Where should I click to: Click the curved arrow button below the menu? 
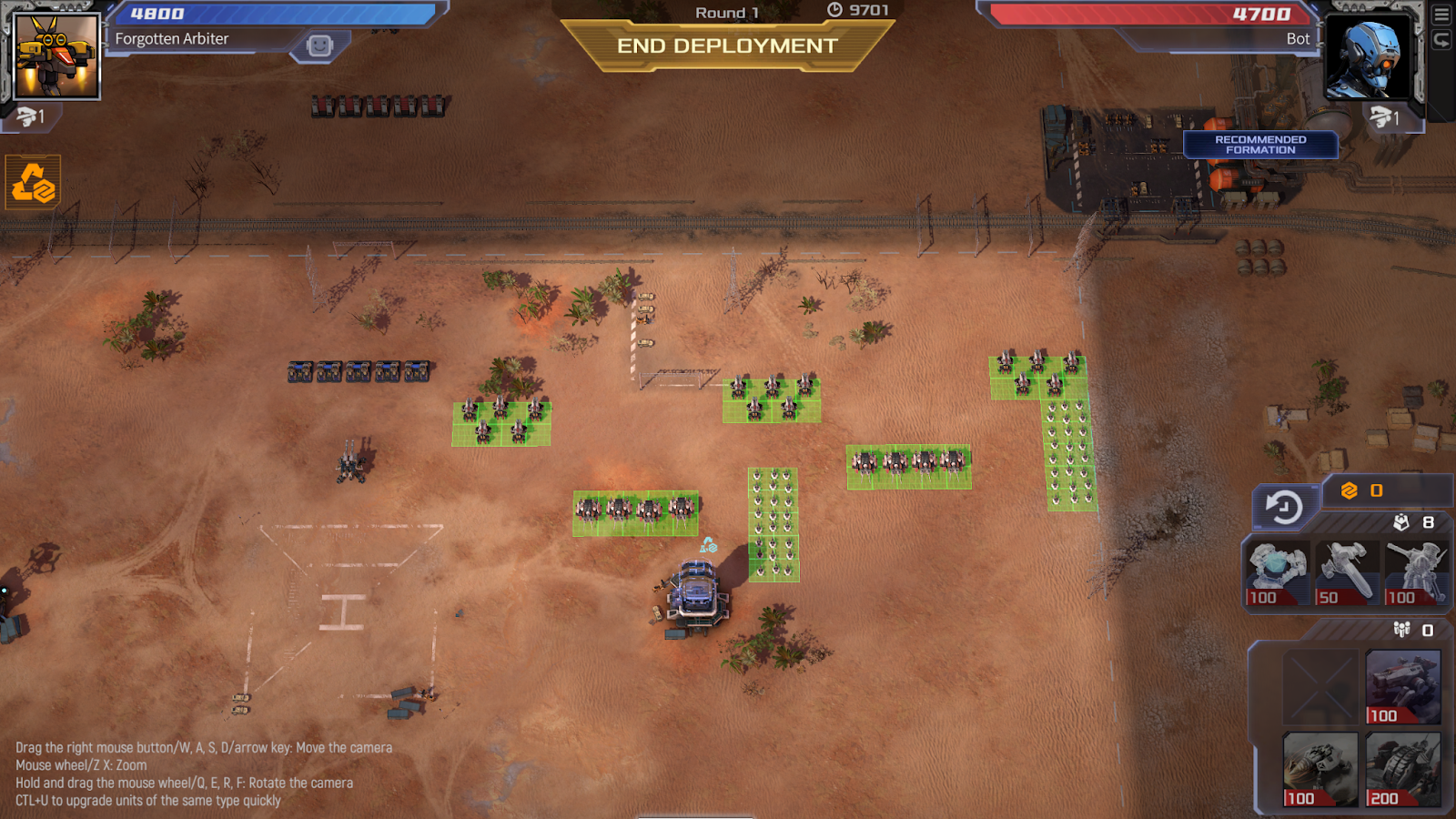click(x=1441, y=40)
